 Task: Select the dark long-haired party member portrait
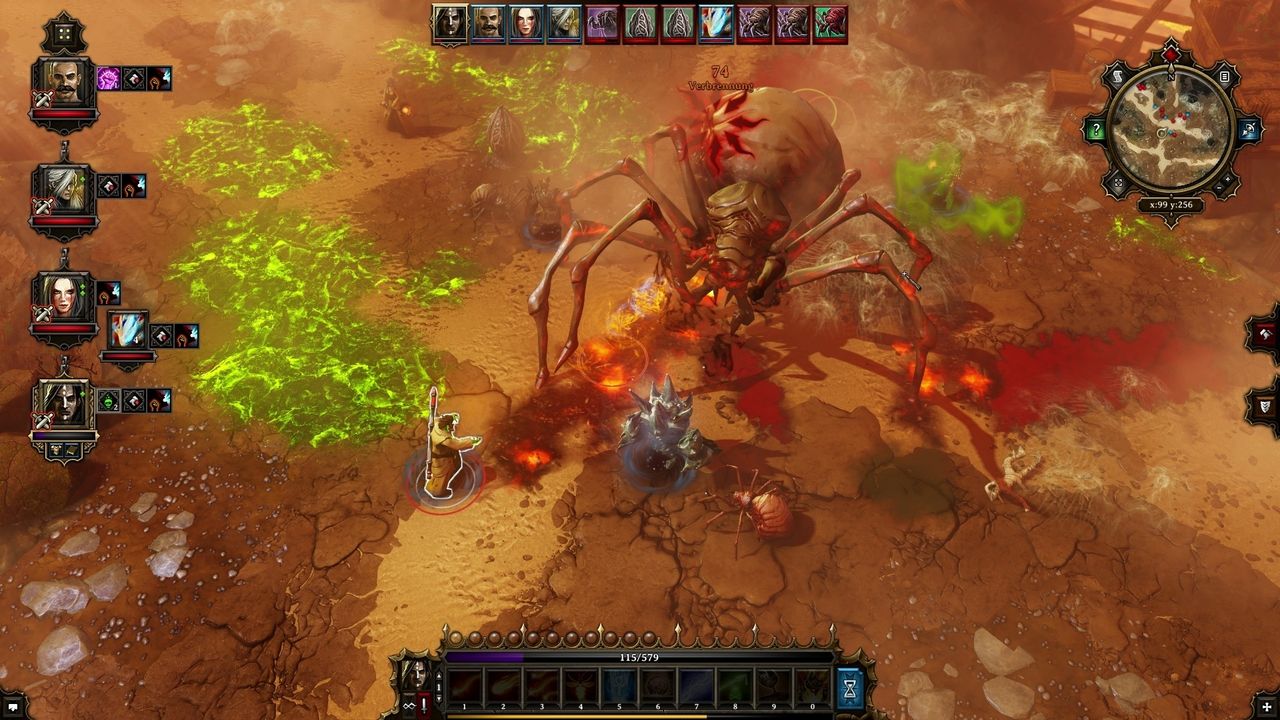(63, 405)
